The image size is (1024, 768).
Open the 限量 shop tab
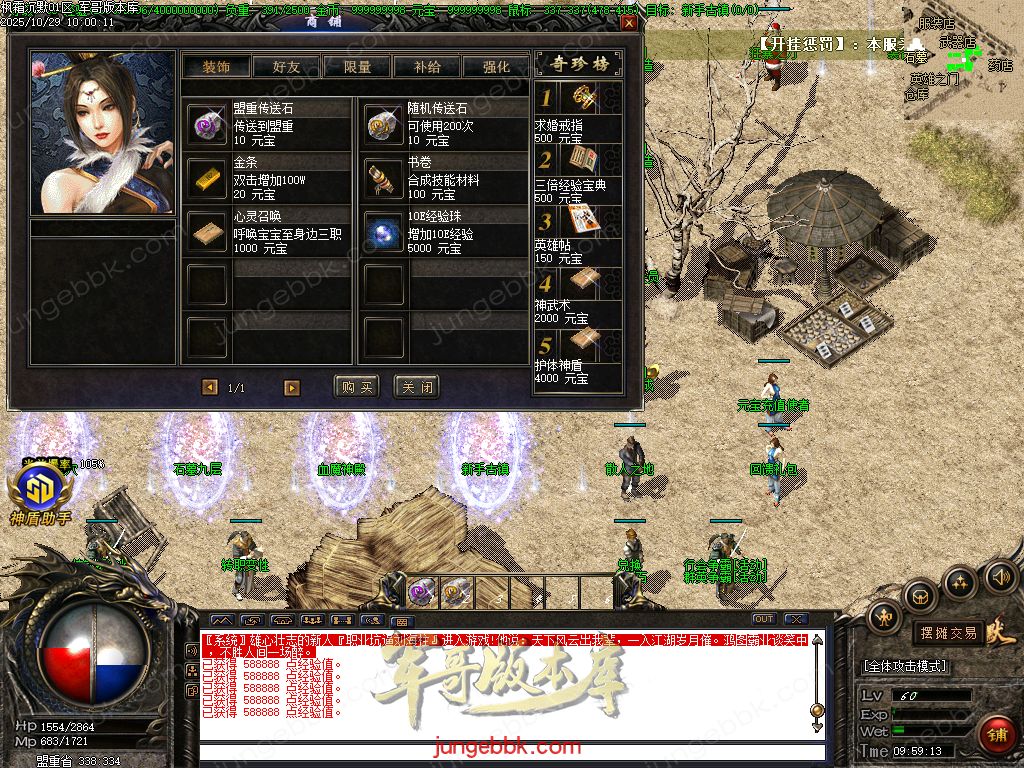pos(357,67)
